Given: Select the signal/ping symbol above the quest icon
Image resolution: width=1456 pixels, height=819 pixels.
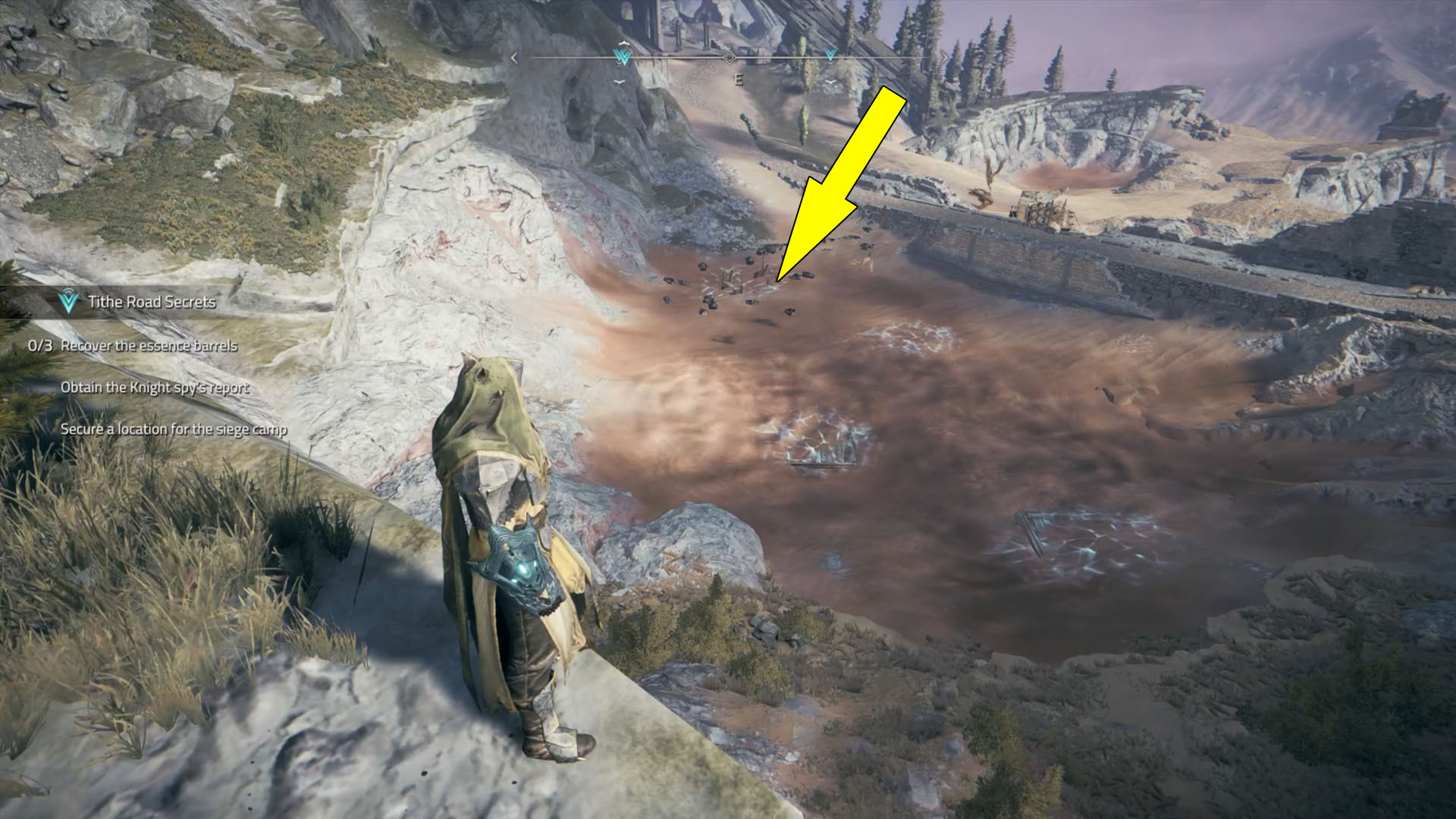Looking at the screenshot, I should point(67,291).
